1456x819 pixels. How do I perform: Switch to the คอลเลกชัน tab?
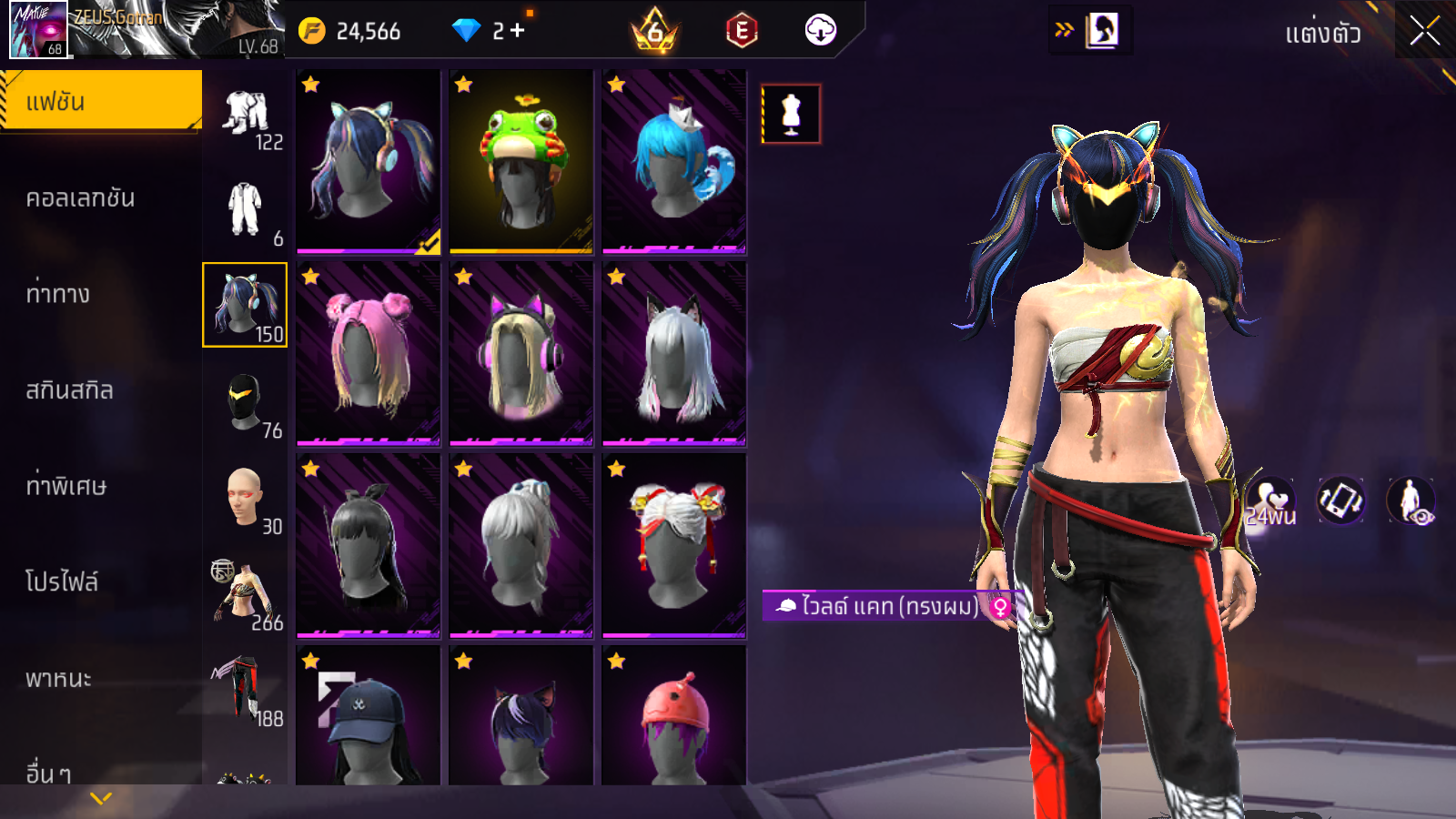80,198
